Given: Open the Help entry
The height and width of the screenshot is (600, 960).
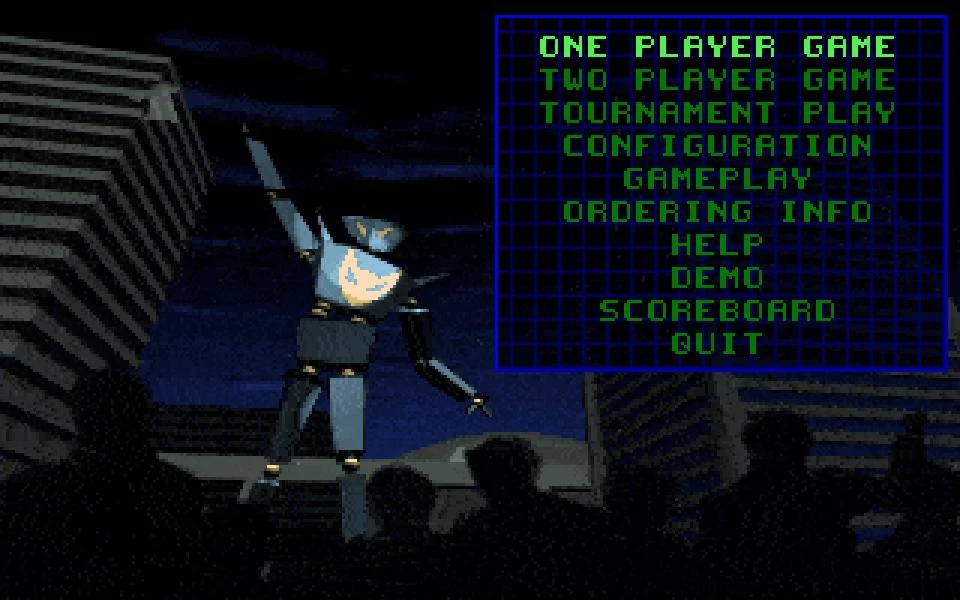Looking at the screenshot, I should coord(717,245).
